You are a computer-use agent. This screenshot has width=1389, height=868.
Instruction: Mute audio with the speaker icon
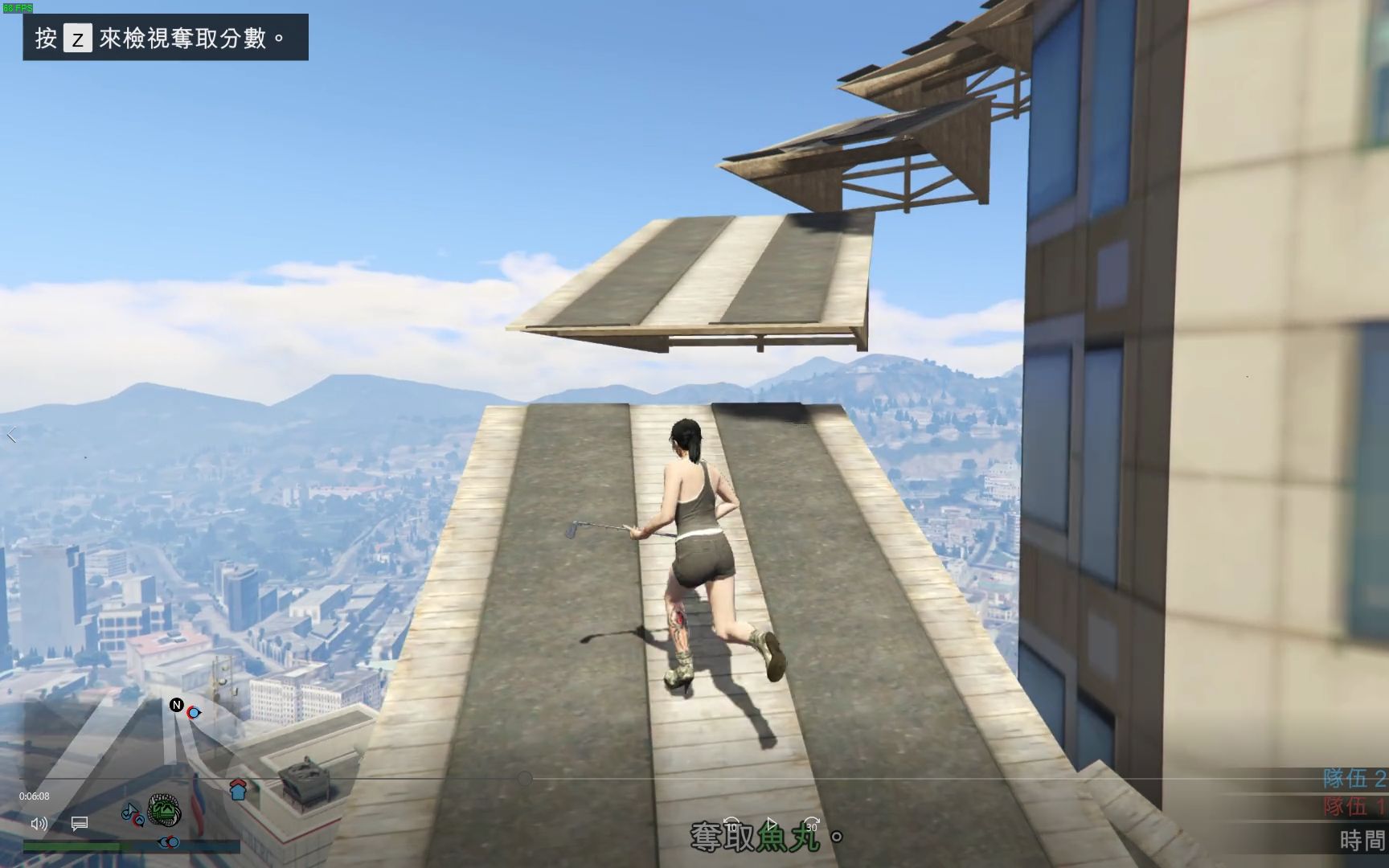coord(39,825)
